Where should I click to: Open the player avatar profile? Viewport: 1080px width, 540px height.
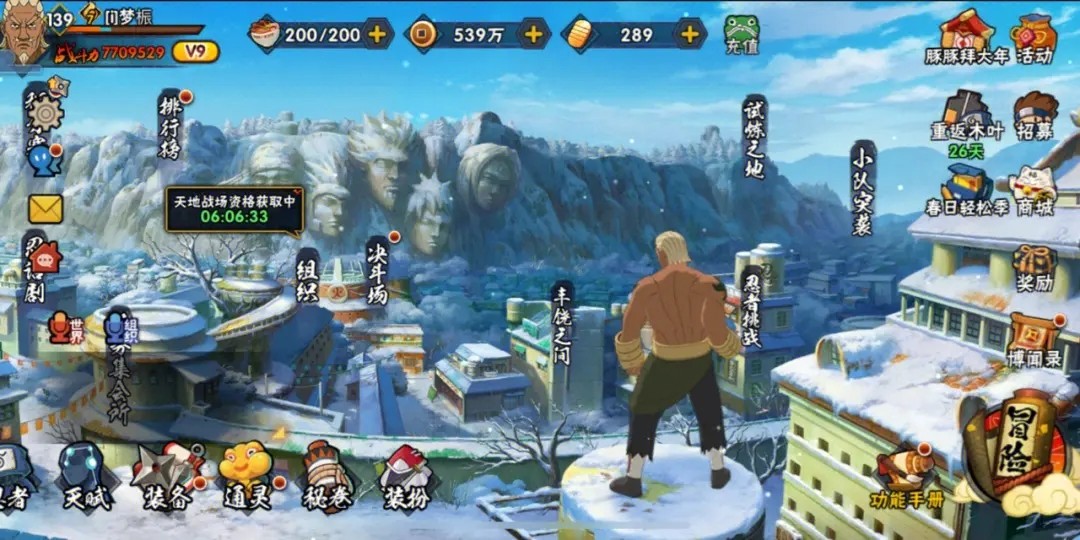24,34
